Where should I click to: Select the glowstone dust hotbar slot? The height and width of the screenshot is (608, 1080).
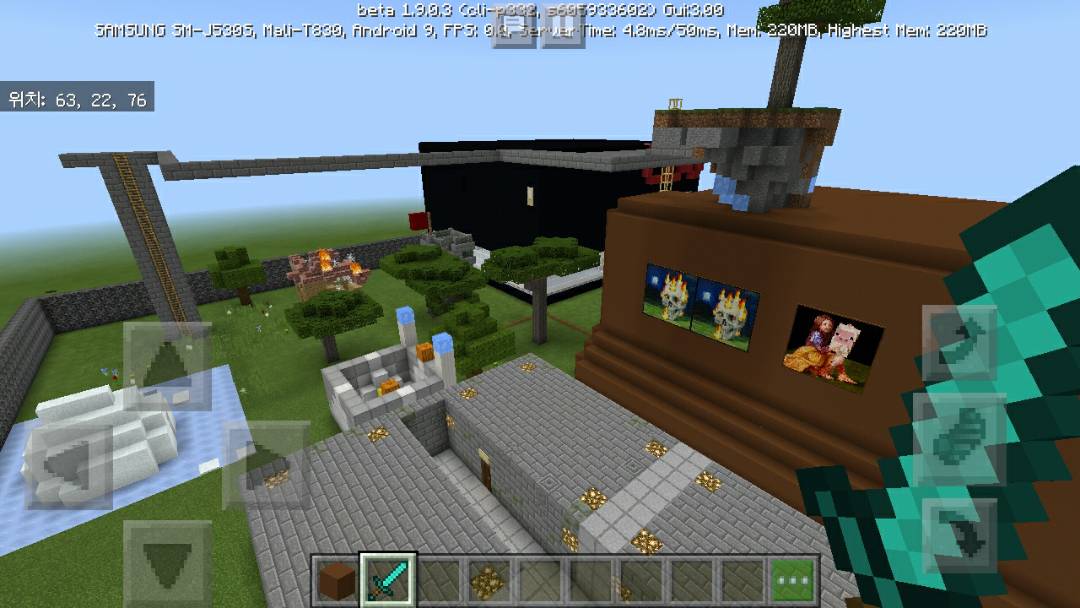(x=490, y=579)
